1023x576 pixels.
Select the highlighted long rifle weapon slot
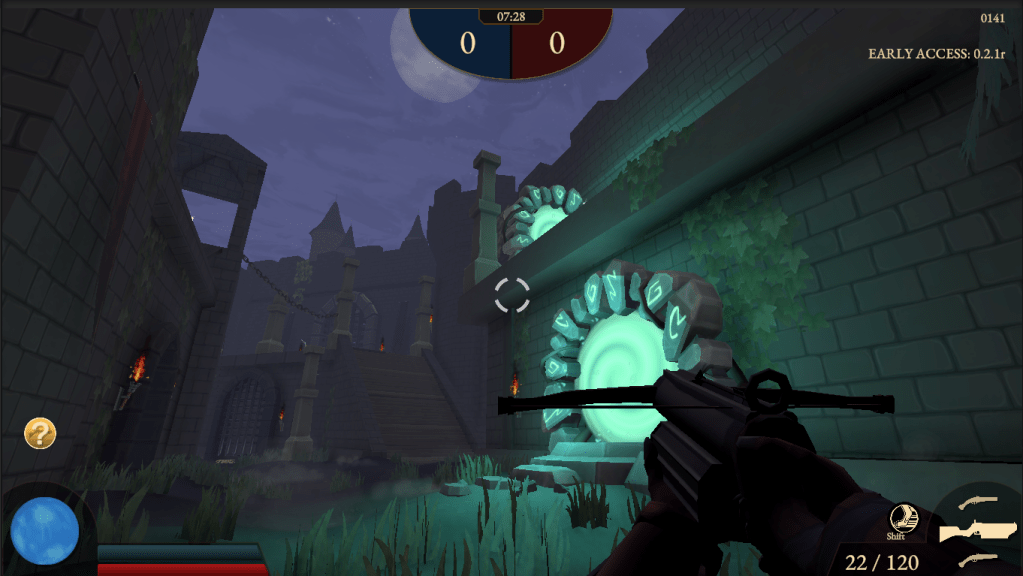(977, 530)
